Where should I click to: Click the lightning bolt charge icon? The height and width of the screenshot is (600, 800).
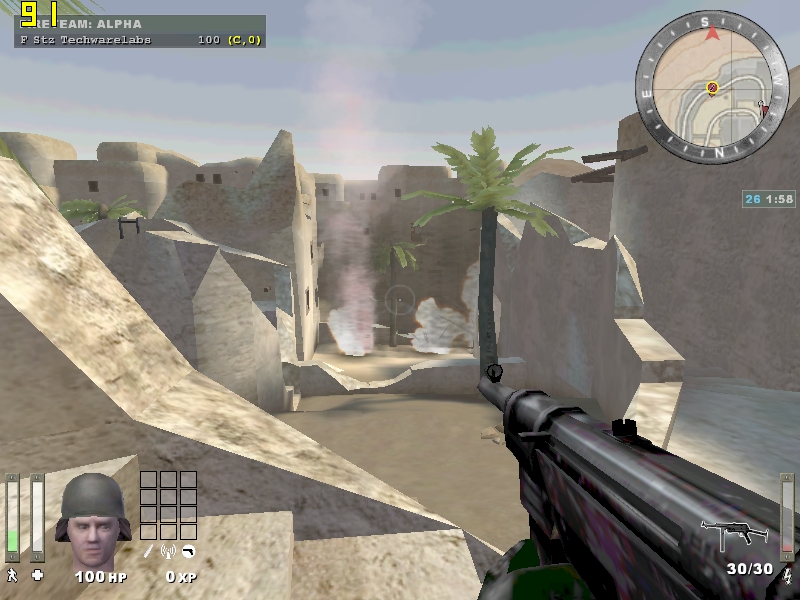[787, 576]
